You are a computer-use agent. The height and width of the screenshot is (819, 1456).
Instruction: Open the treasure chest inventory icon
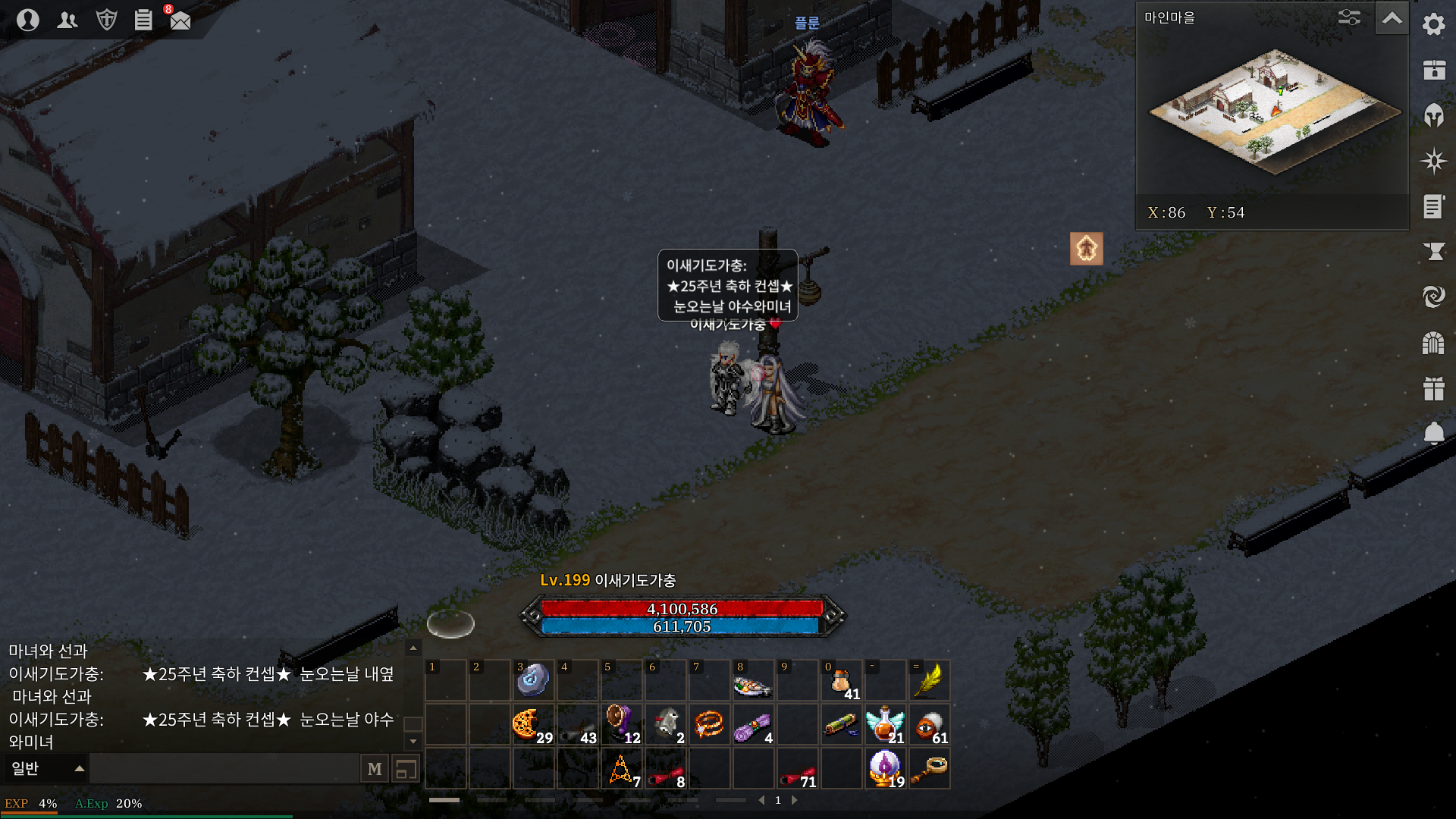click(x=1433, y=70)
